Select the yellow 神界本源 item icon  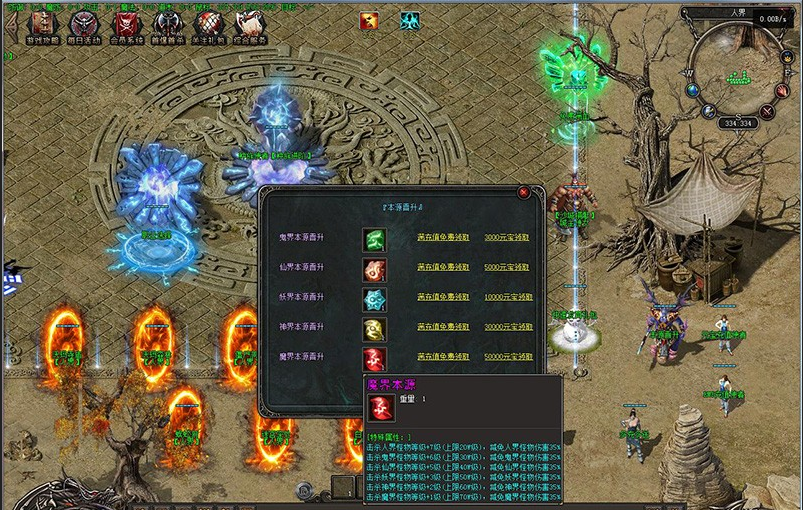(x=374, y=327)
